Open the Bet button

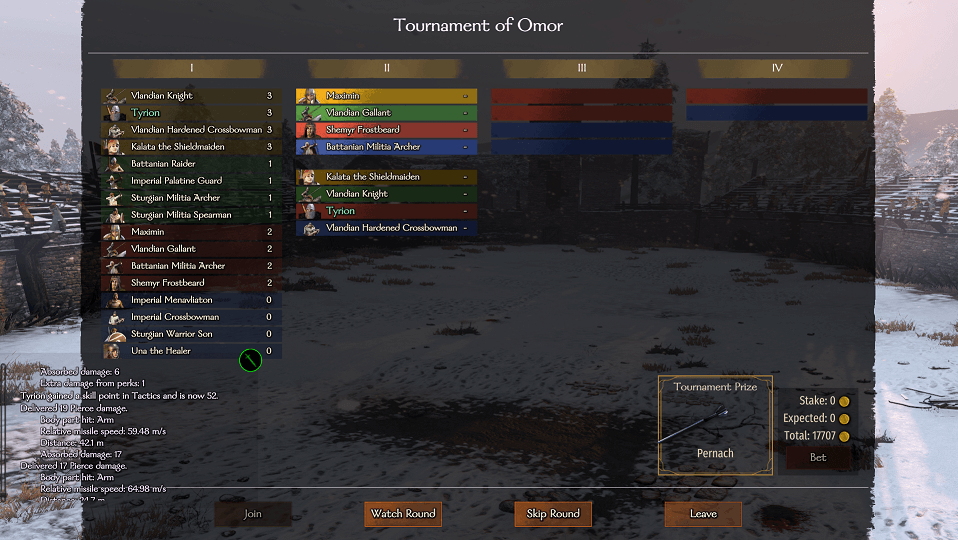point(819,457)
